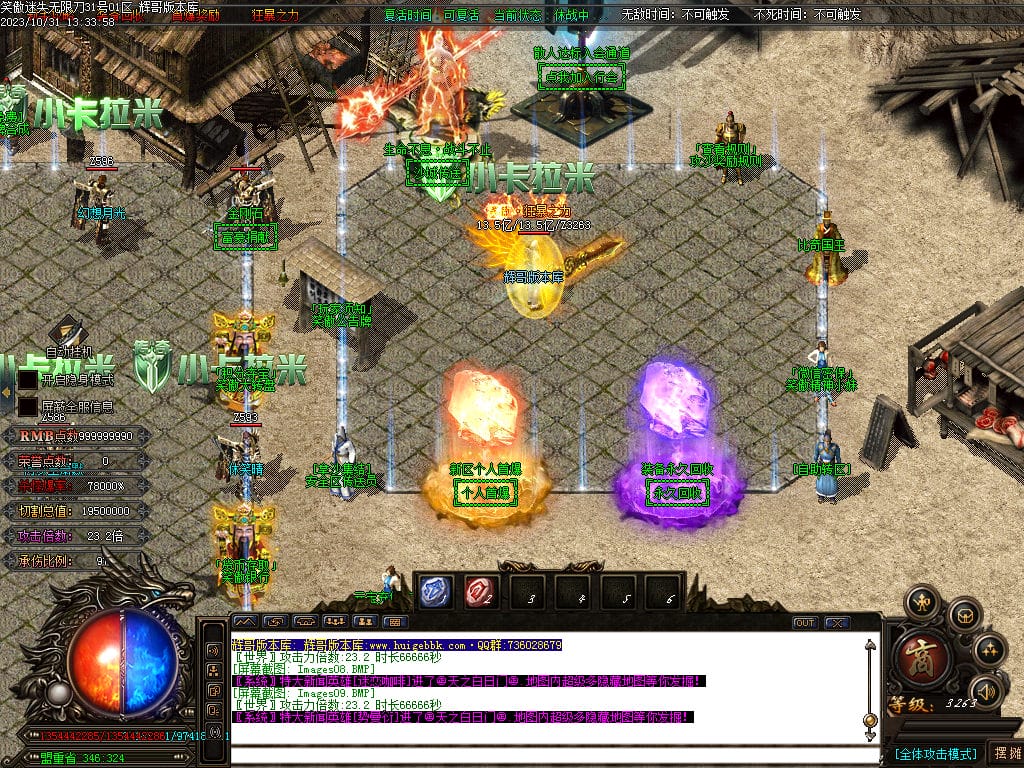Toggle sound with the speaker icon
Viewport: 1024px width, 768px height.
pyautogui.click(x=987, y=690)
